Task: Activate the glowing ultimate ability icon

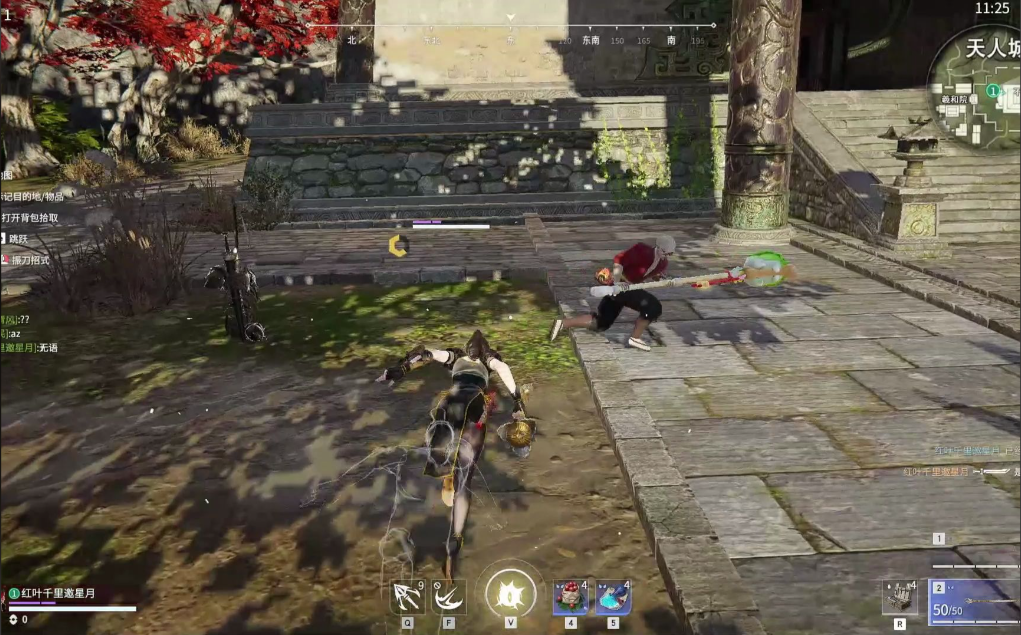Action: (510, 592)
